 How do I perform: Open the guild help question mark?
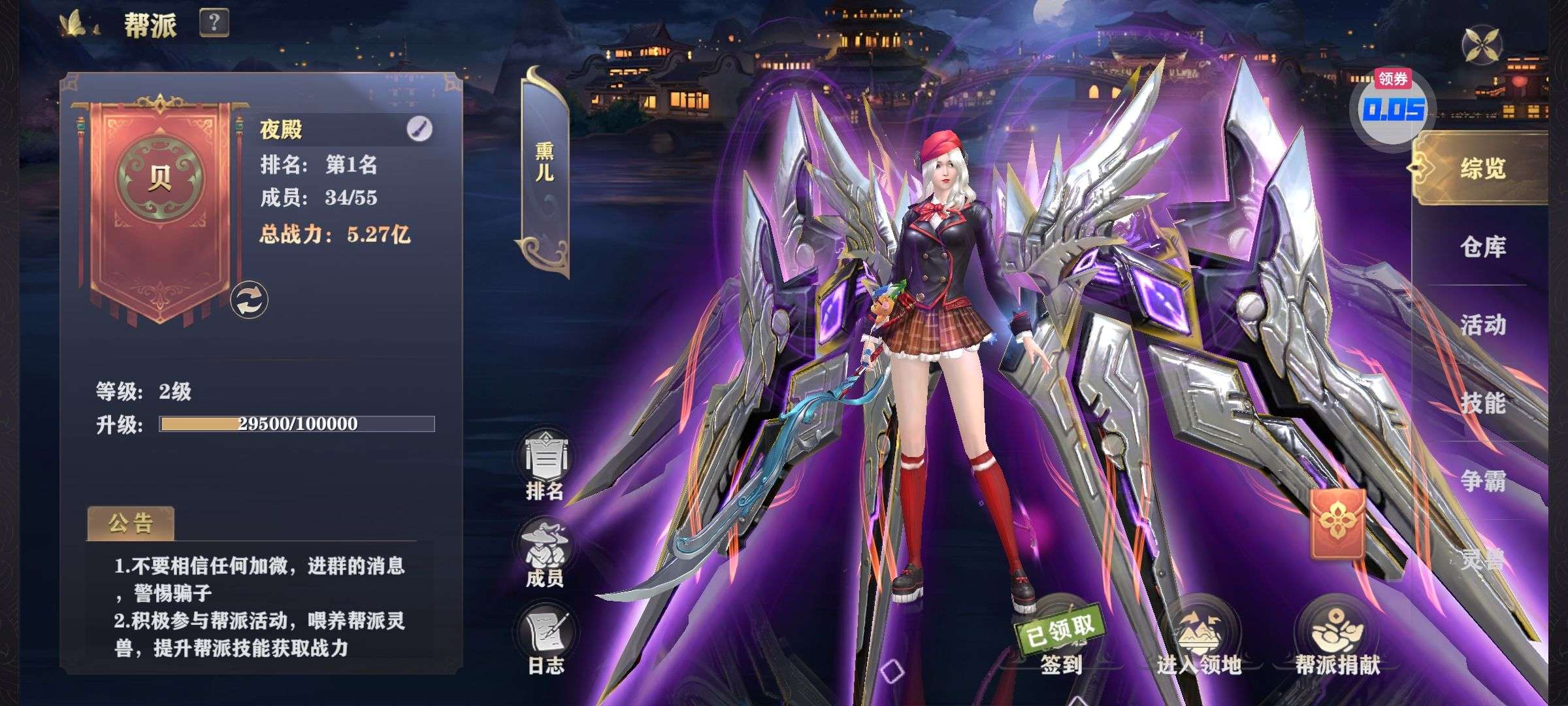click(214, 23)
